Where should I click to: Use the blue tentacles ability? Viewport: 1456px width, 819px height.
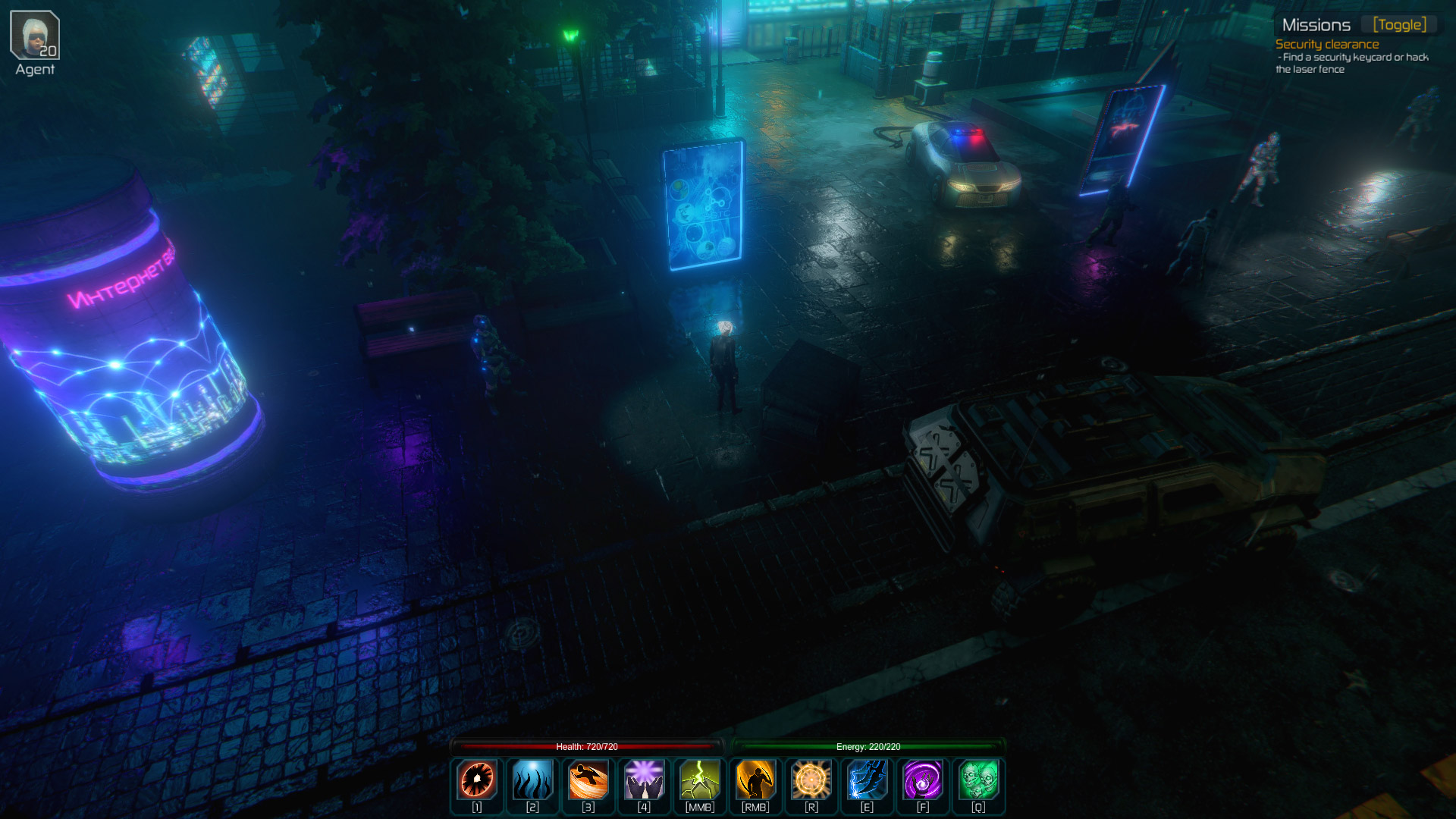coord(532,780)
